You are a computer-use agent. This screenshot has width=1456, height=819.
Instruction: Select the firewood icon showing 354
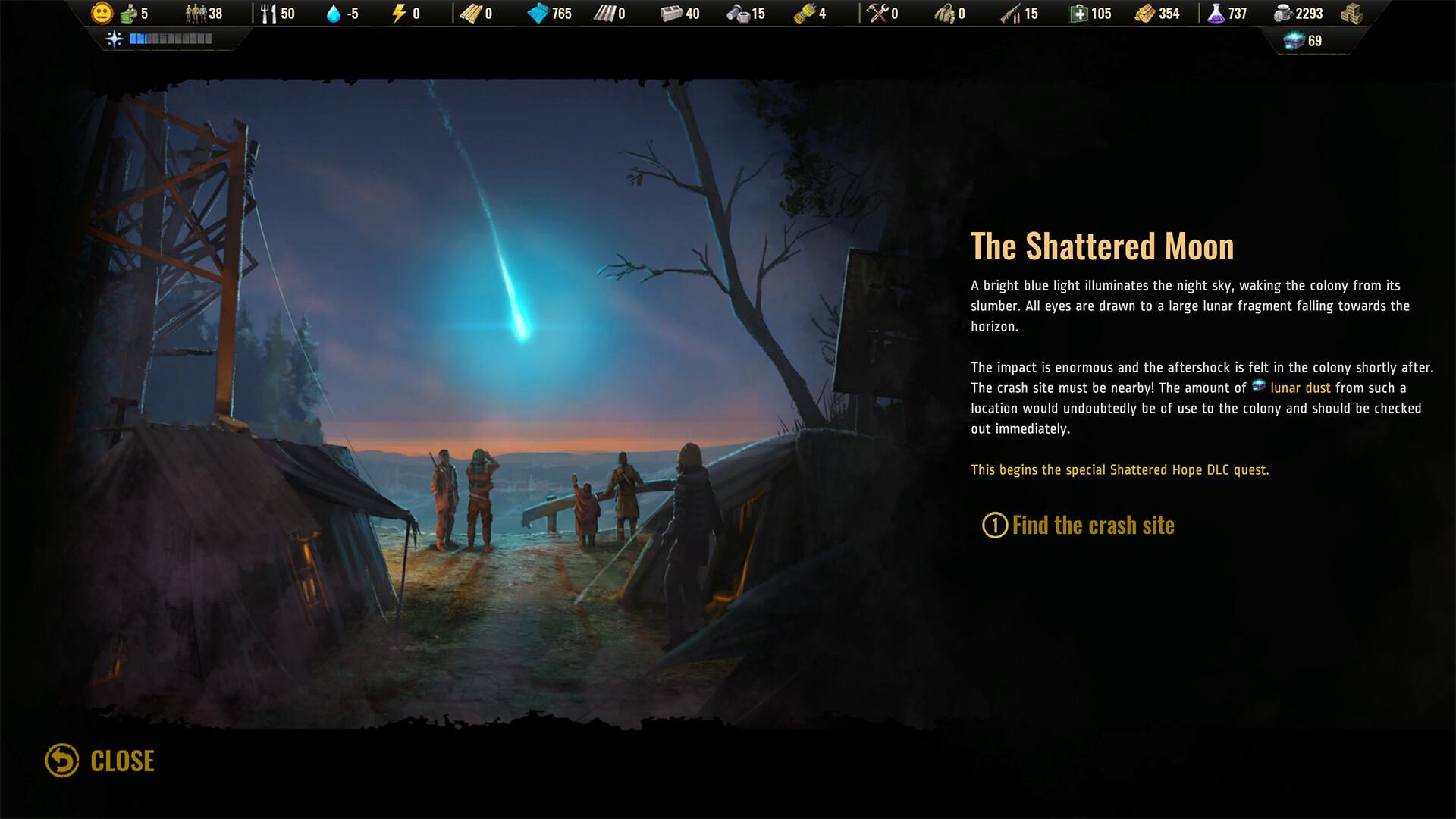1147,12
